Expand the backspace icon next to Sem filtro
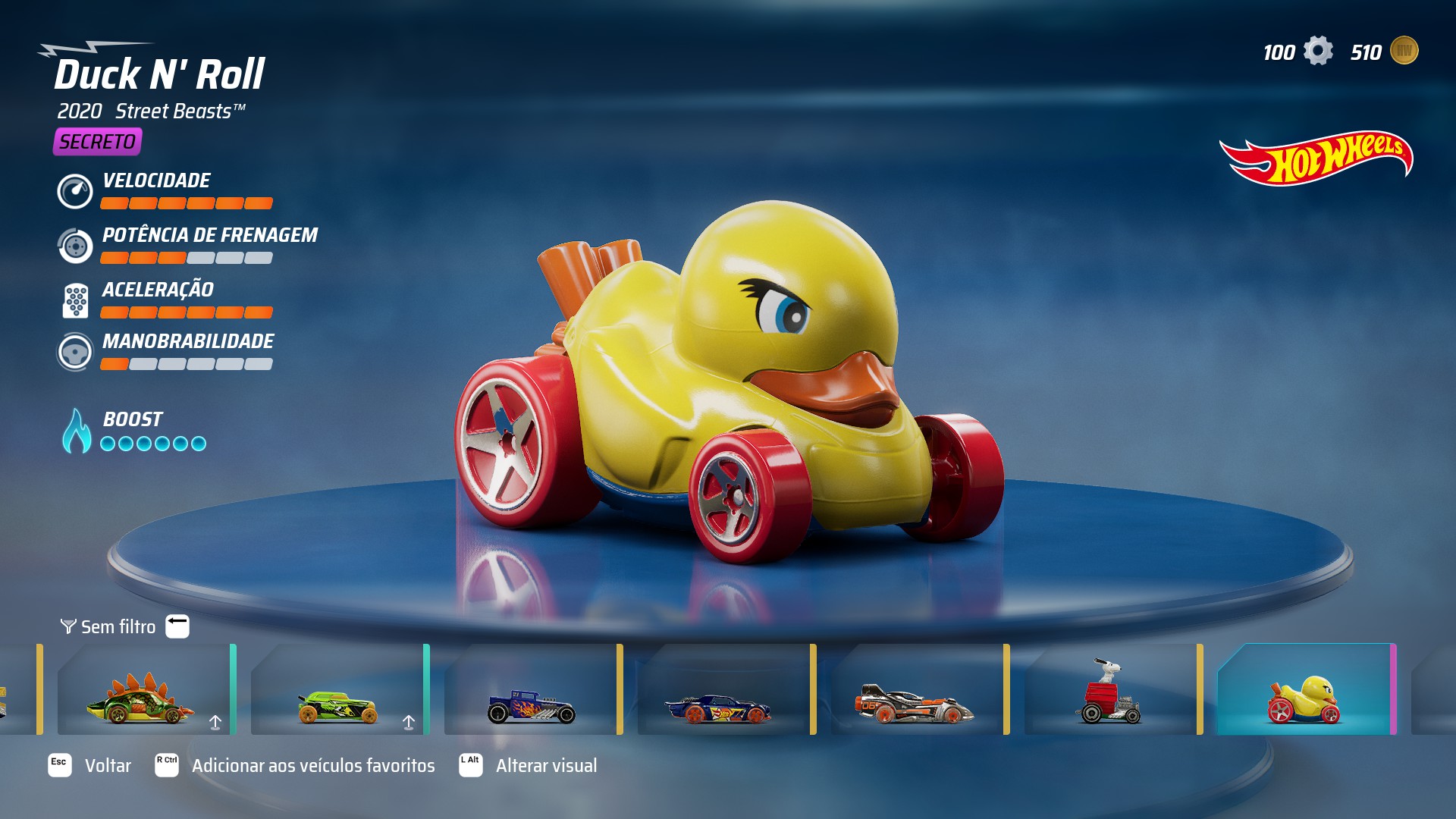Screen dimensions: 1456x819 click(176, 625)
